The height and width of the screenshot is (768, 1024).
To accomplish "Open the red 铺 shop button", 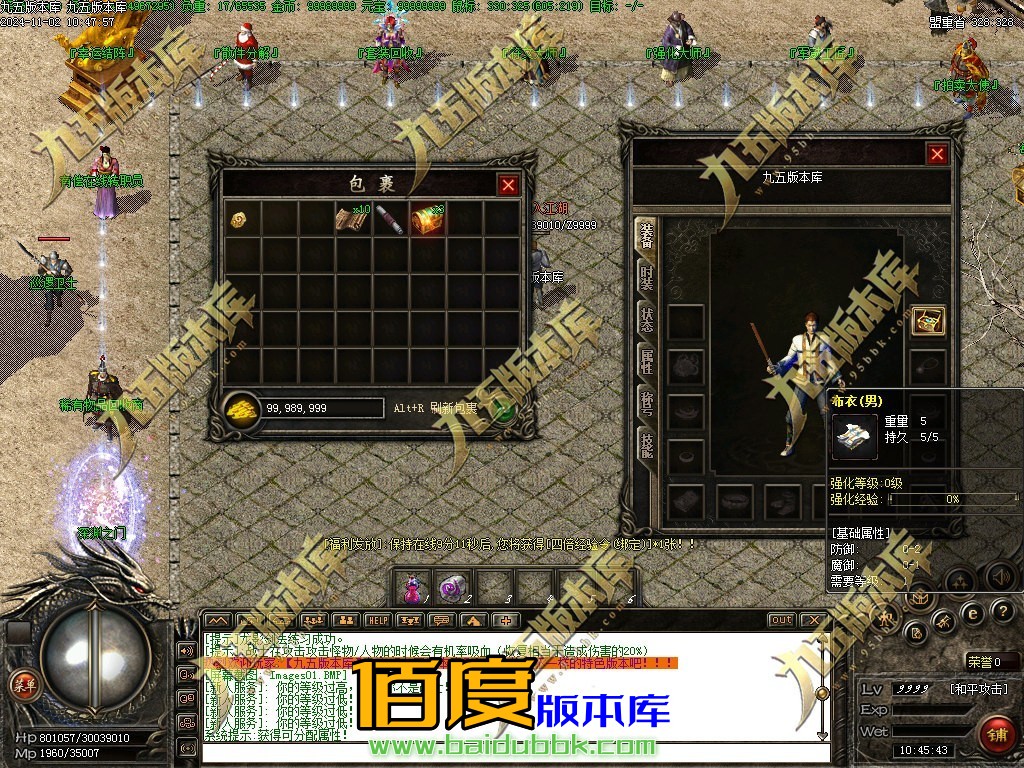I will tap(996, 734).
